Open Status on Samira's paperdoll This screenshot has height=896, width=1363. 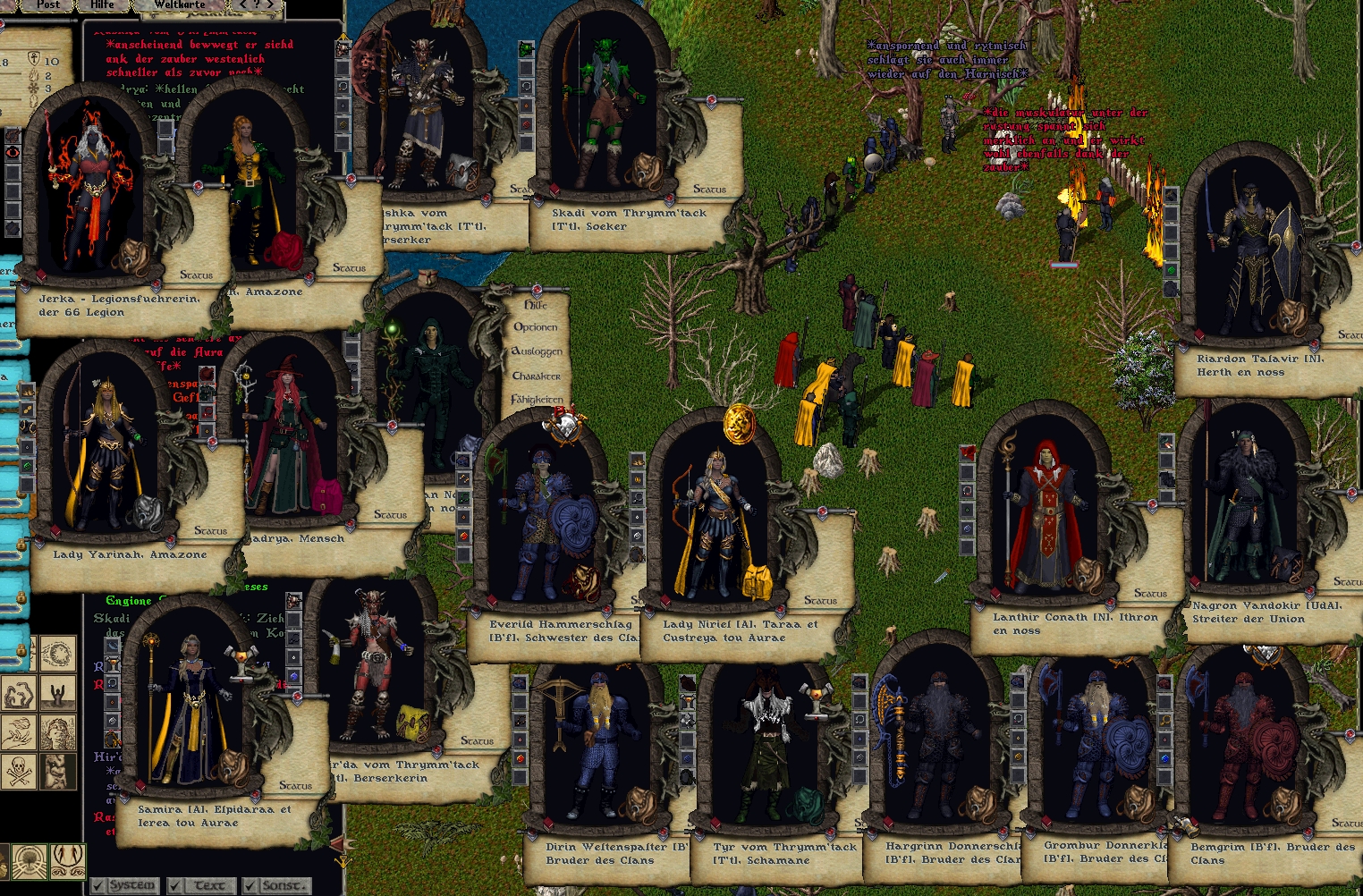(295, 786)
